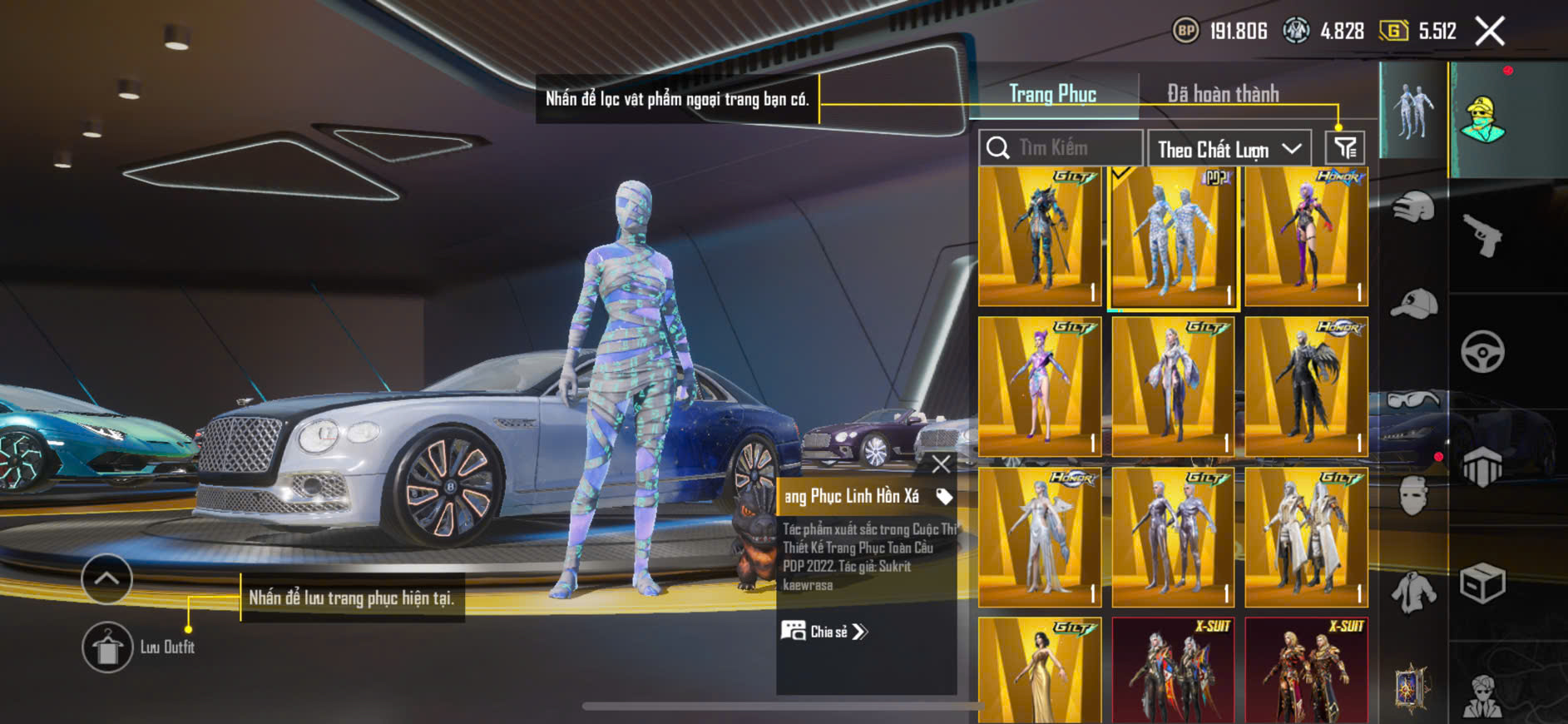1568x724 pixels.
Task: Open the Theo Chất Lượng sort dropdown
Action: pyautogui.click(x=1229, y=149)
